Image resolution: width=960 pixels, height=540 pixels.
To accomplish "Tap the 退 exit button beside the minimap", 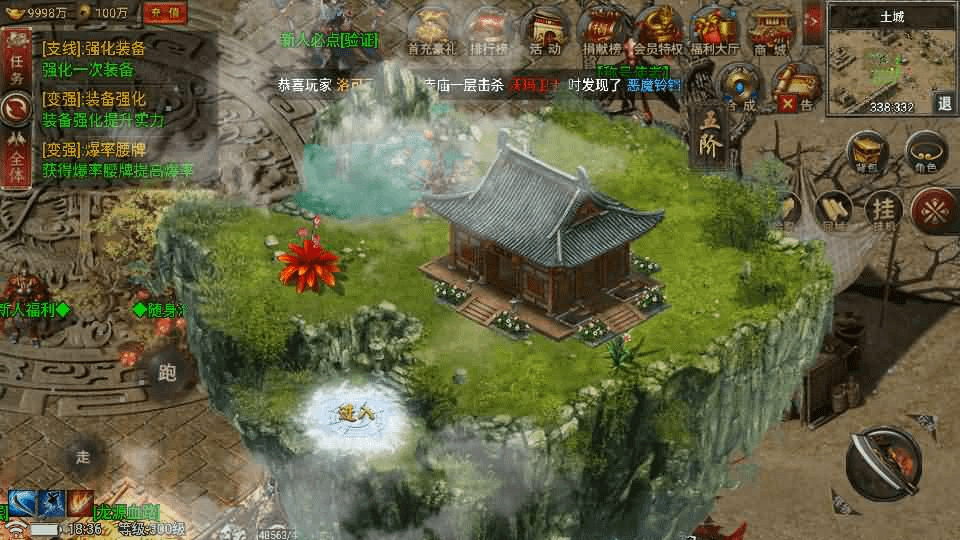I will coord(945,103).
